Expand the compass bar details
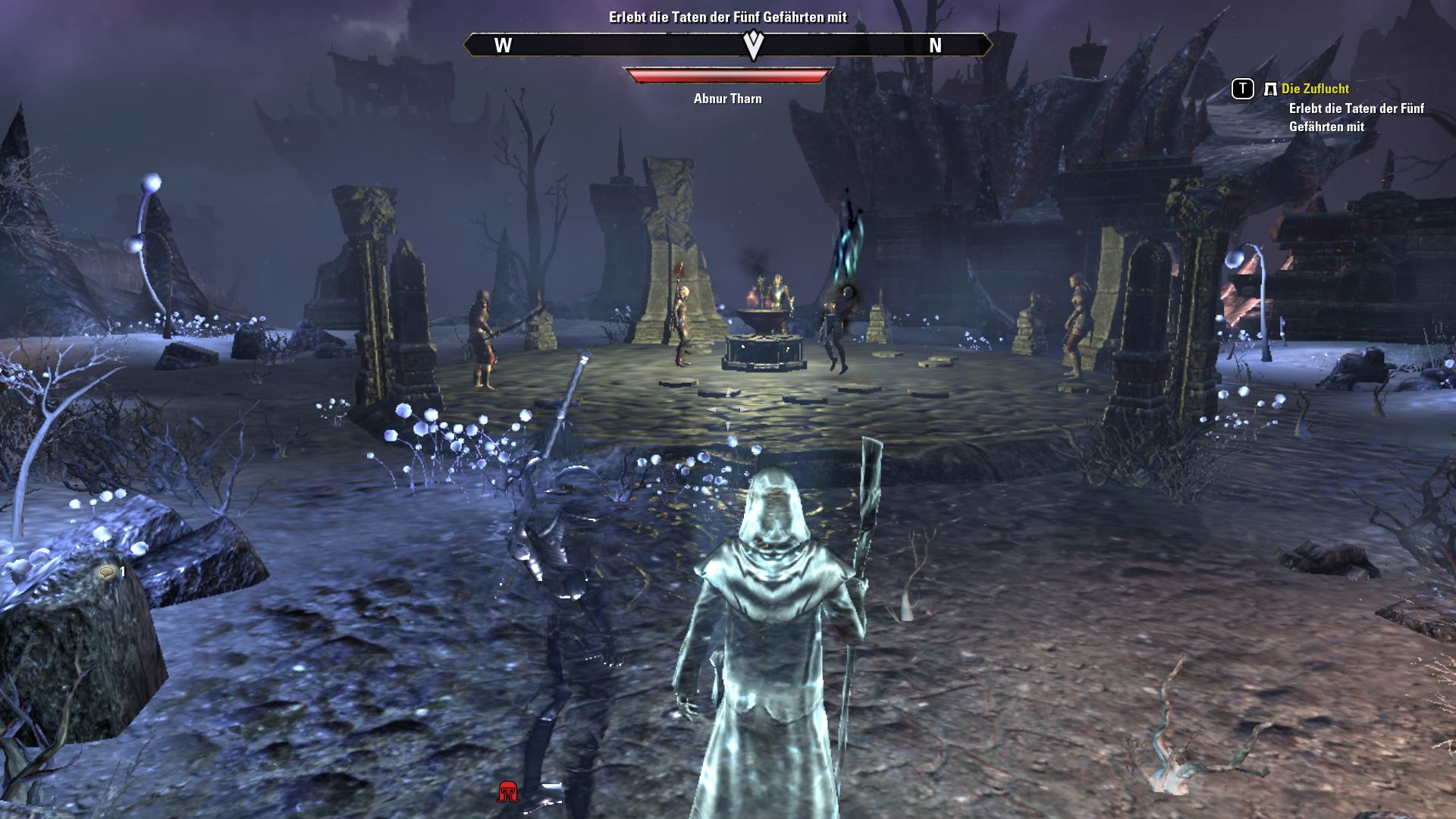Image resolution: width=1456 pixels, height=819 pixels. [728, 45]
